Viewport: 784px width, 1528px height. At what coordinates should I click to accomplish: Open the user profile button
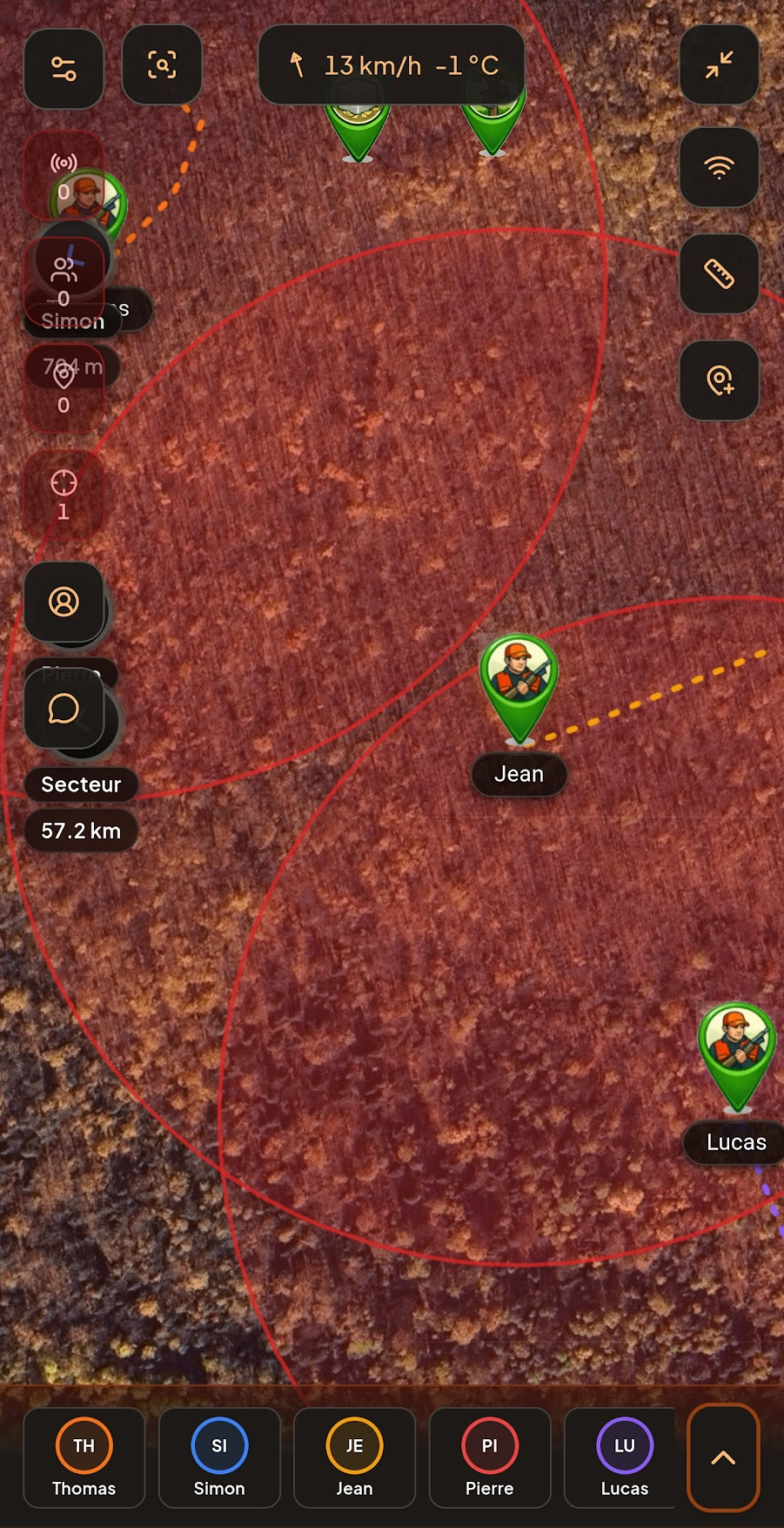coord(64,602)
